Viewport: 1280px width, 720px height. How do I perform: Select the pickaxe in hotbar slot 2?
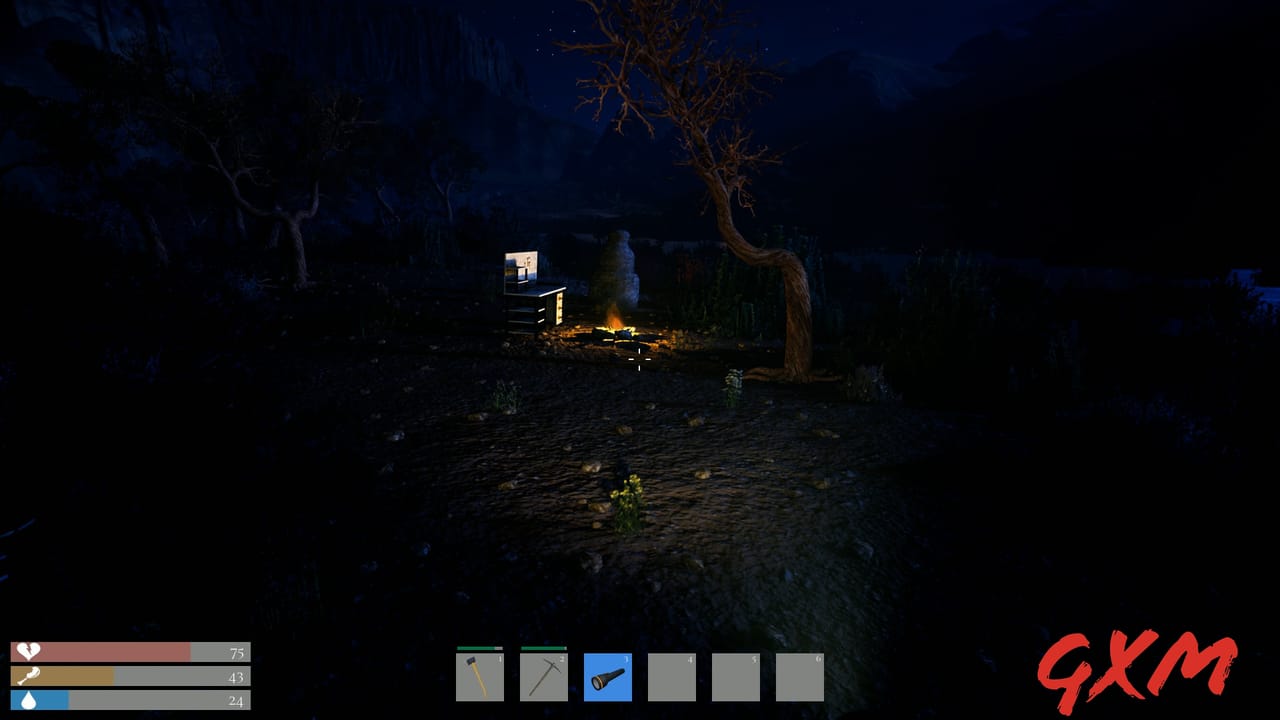[x=543, y=677]
